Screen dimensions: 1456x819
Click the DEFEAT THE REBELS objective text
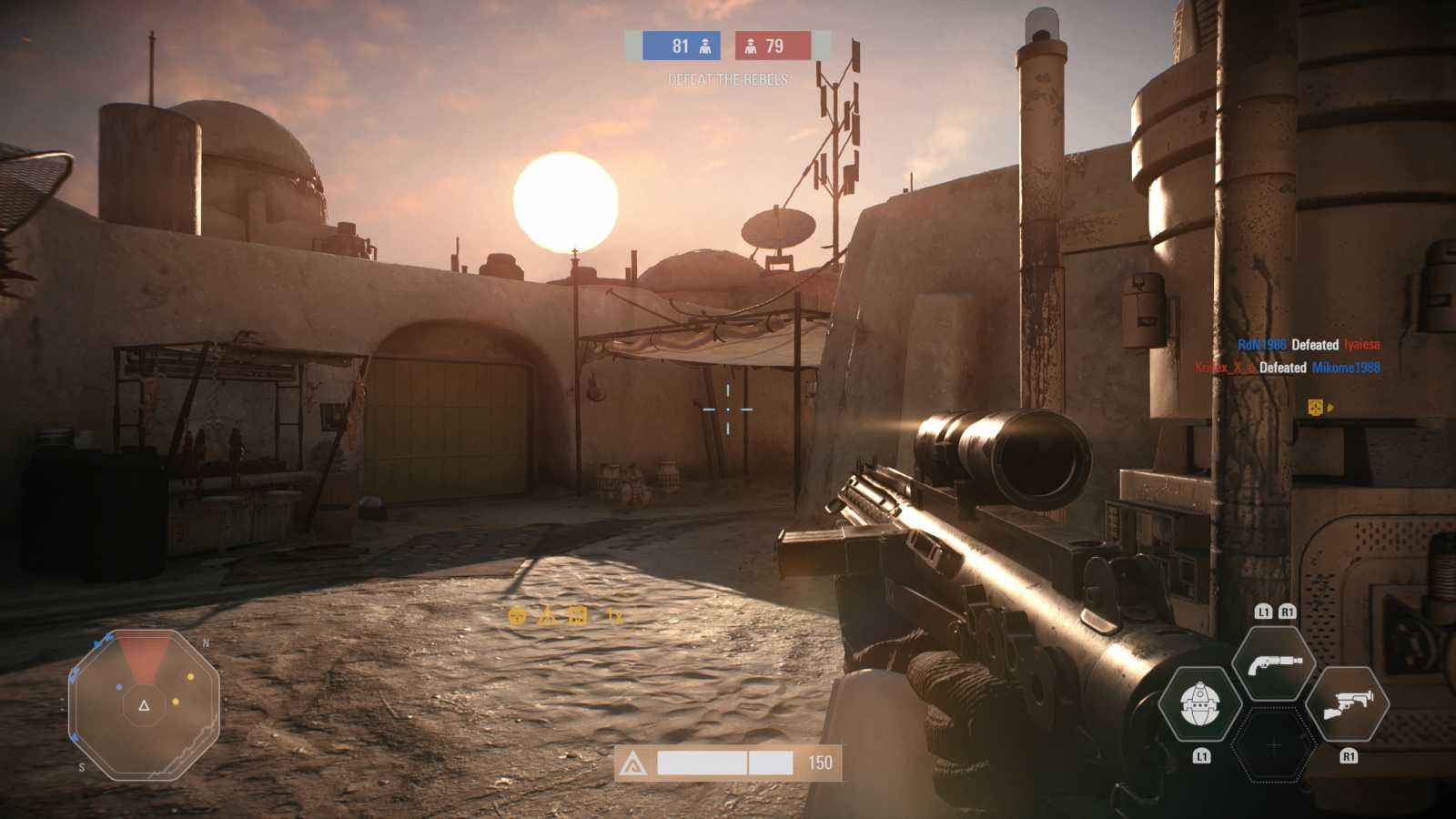[x=727, y=80]
